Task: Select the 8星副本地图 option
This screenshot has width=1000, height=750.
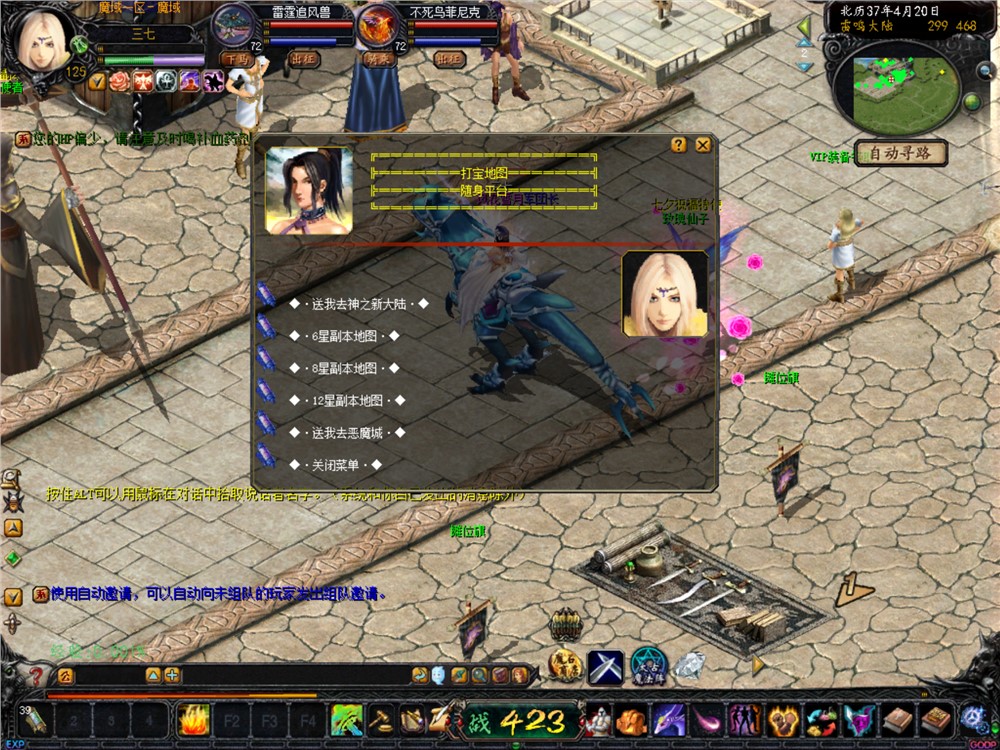Action: (344, 369)
